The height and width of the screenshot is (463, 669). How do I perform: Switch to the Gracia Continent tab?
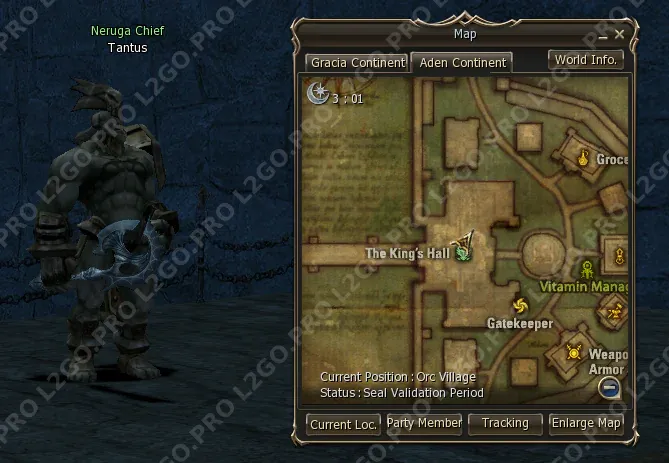click(x=358, y=62)
